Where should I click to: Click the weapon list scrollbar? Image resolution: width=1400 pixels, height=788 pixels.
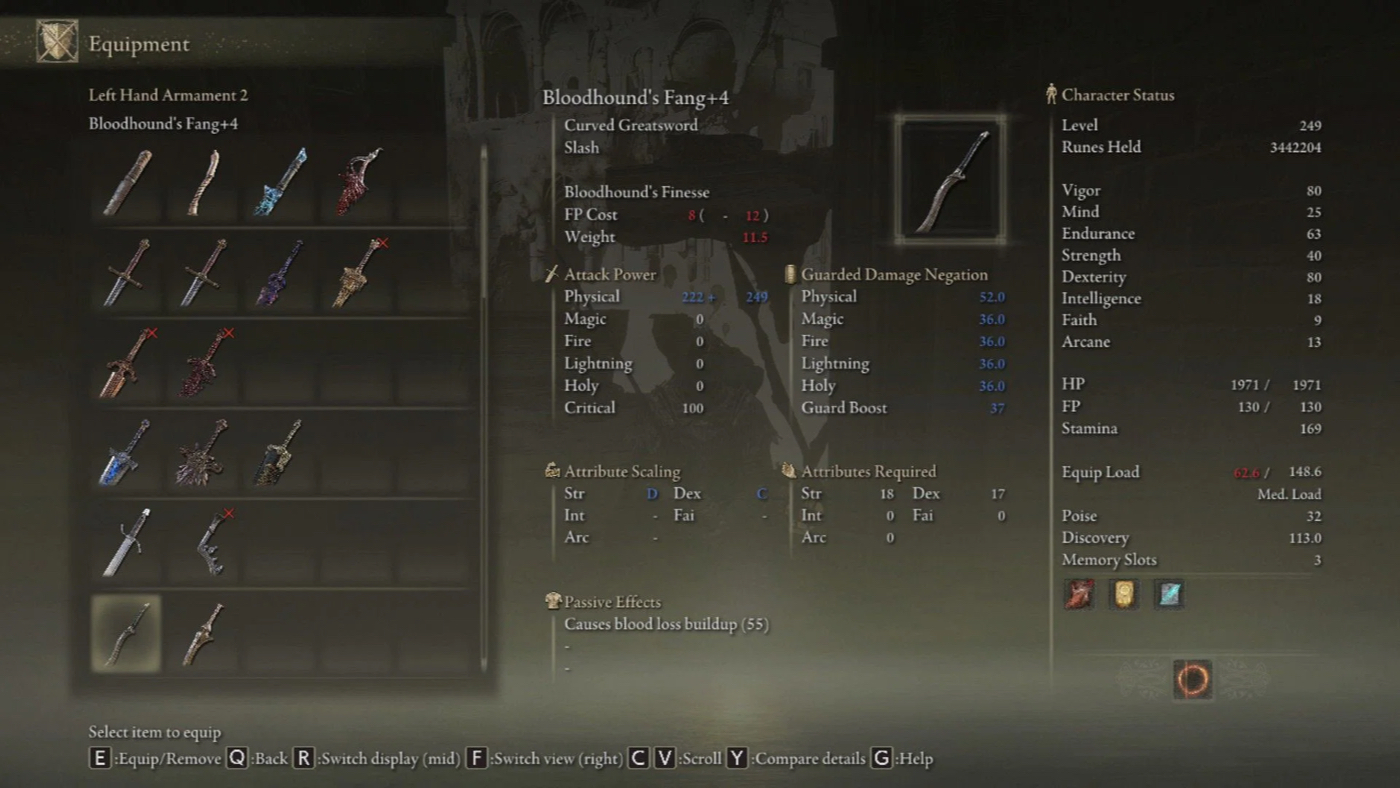(x=485, y=400)
